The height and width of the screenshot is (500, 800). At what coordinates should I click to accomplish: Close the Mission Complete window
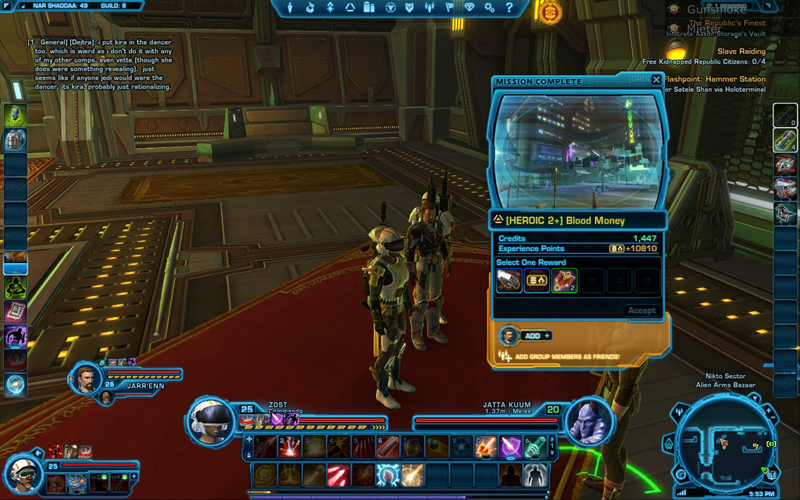tap(656, 80)
